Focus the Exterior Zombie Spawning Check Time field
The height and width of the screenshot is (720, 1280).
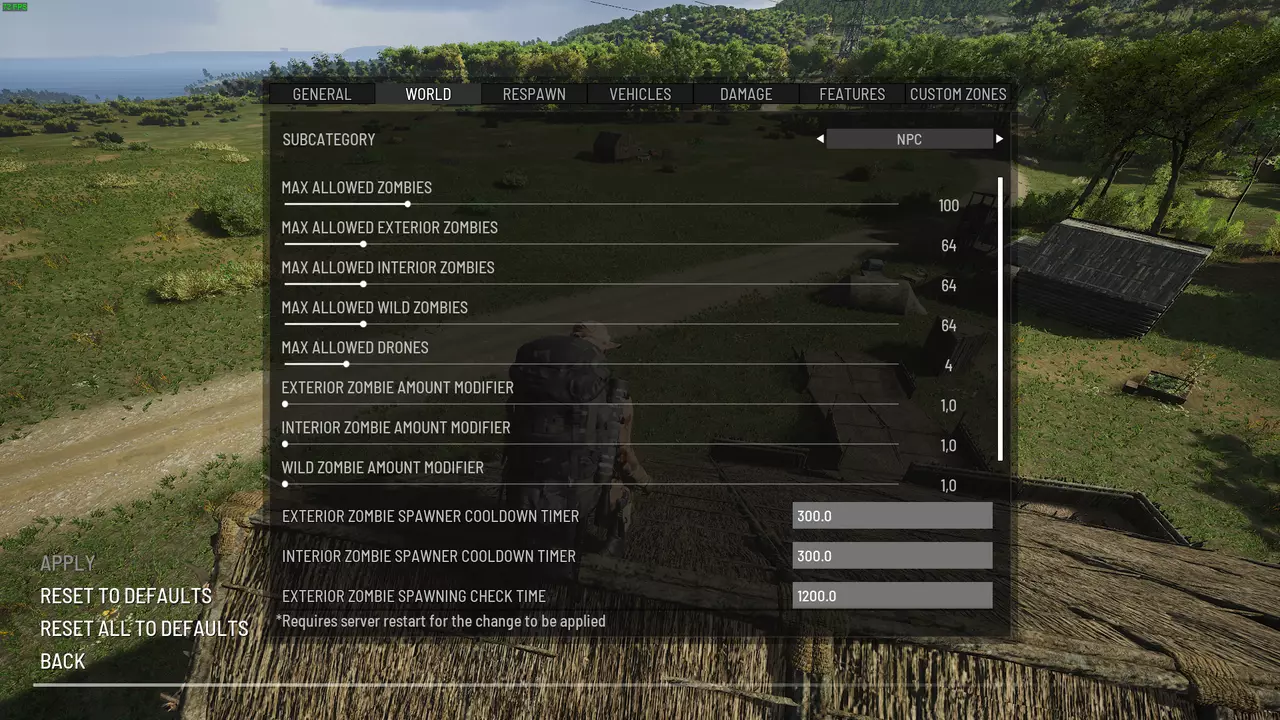(x=892, y=596)
